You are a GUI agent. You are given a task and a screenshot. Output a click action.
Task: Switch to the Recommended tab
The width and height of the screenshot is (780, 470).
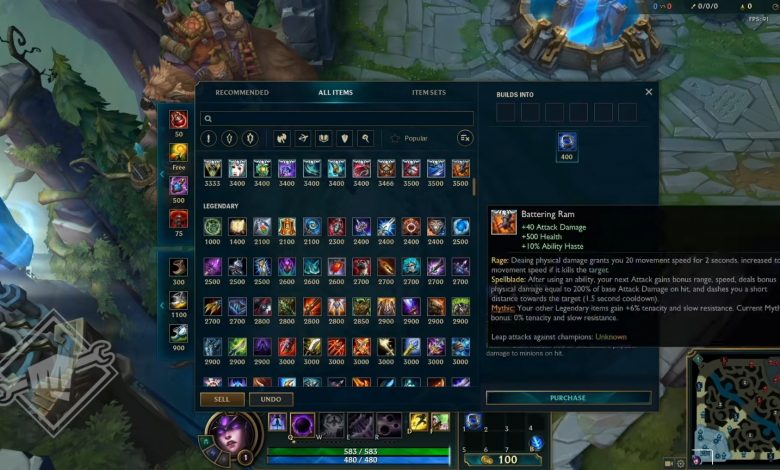242,93
